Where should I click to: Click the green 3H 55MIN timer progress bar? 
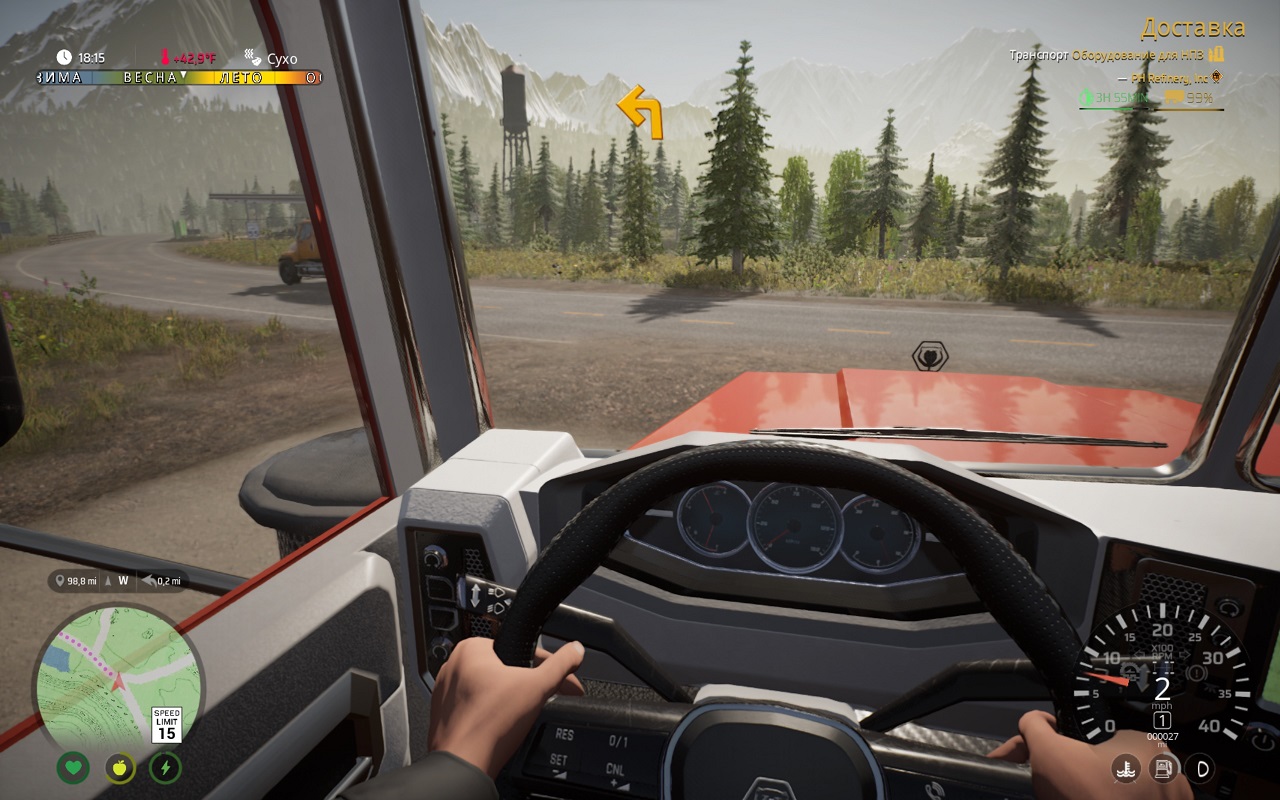pyautogui.click(x=1110, y=107)
